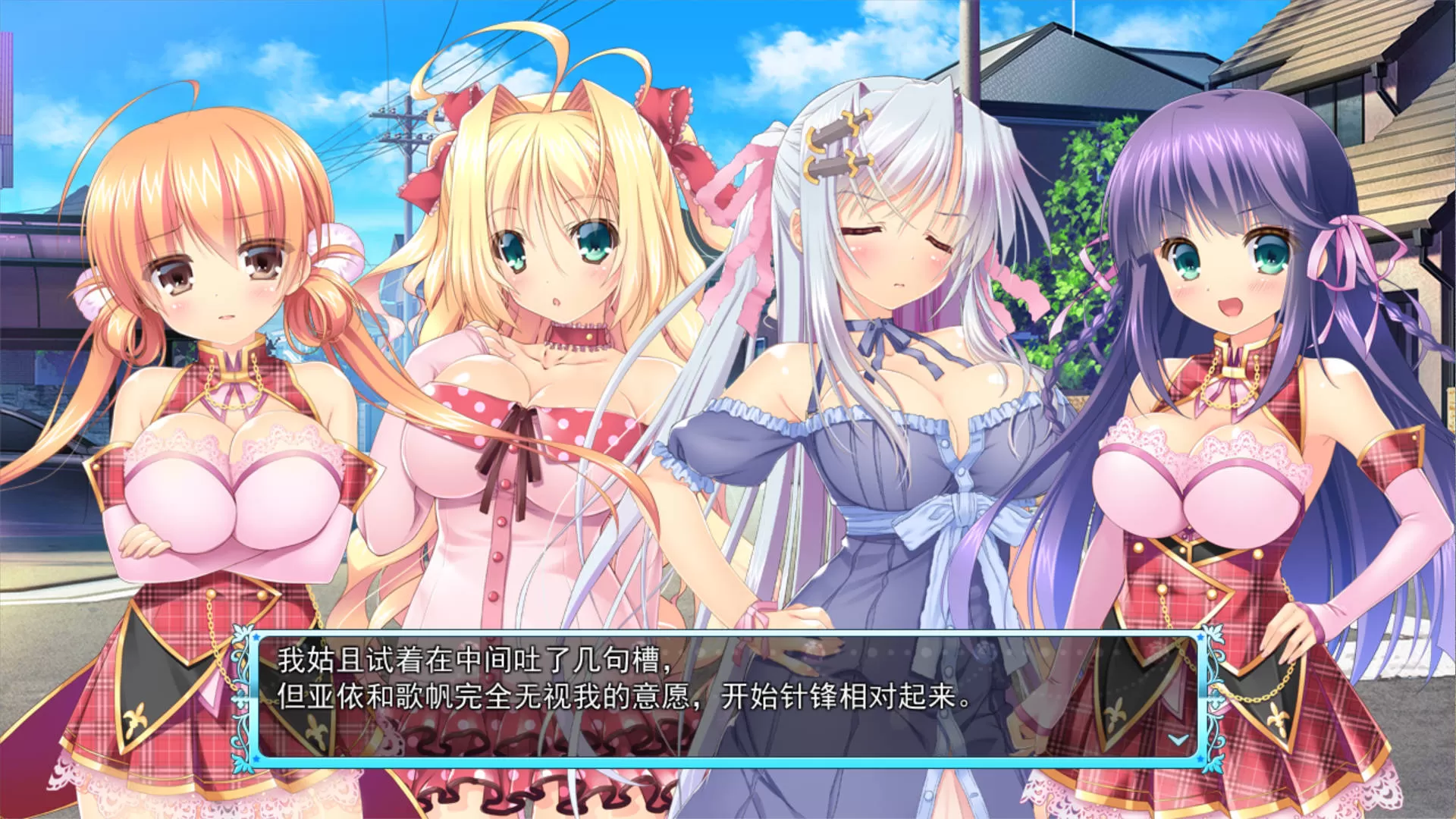This screenshot has height=819, width=1456.
Task: Click the blue continue arrow indicator
Action: point(1177,739)
